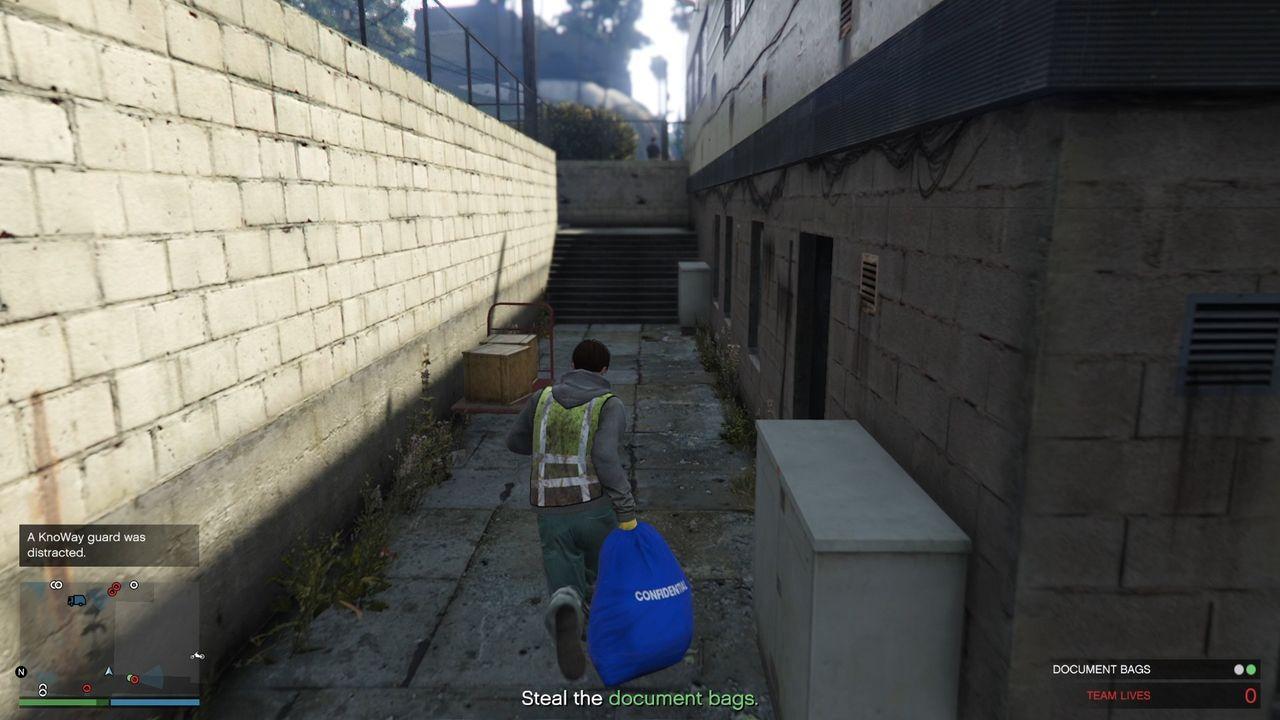The height and width of the screenshot is (720, 1280).
Task: Click a red enemy dot on the minimap
Action: coord(87,687)
